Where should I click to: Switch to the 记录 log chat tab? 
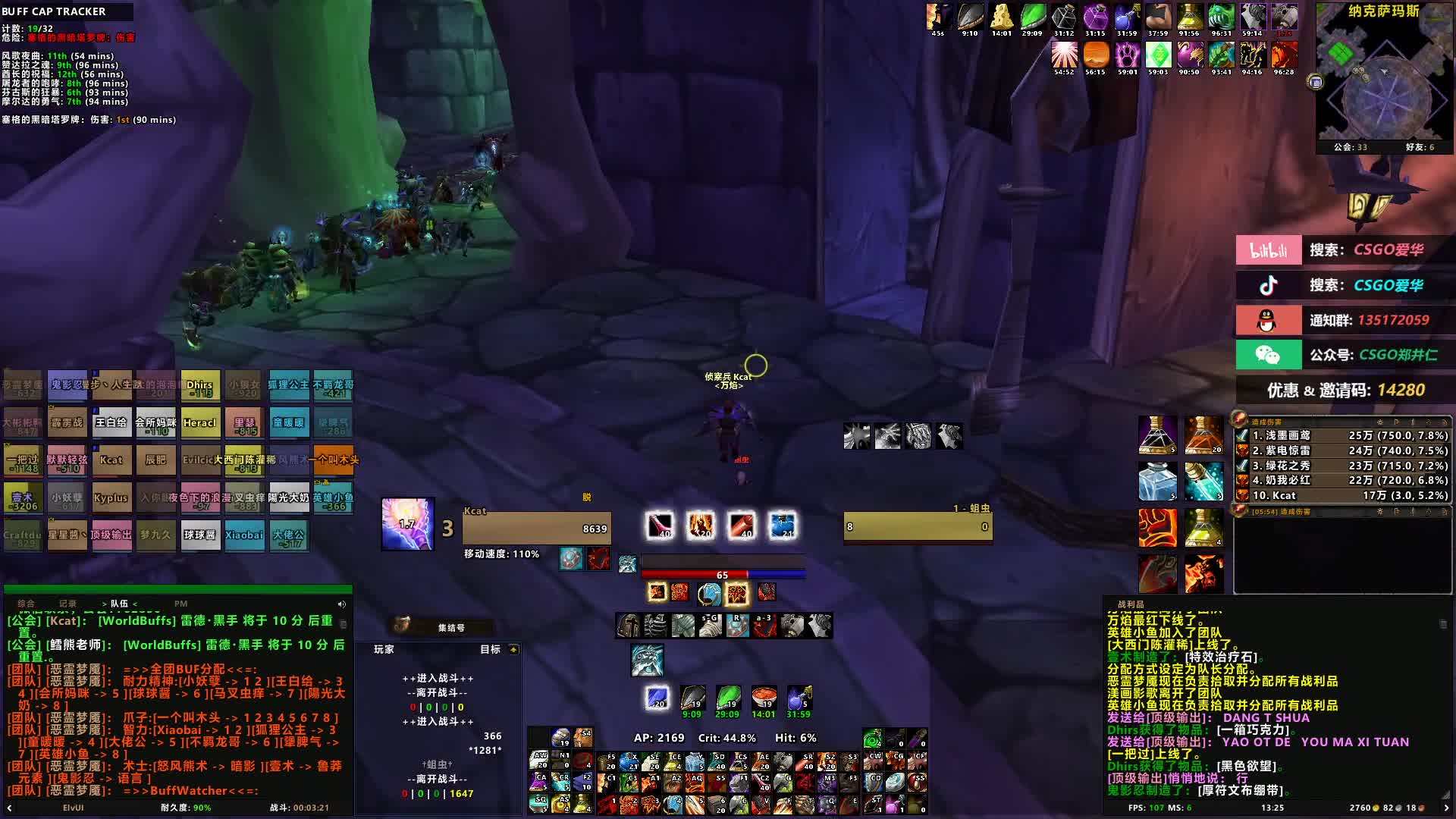[67, 604]
